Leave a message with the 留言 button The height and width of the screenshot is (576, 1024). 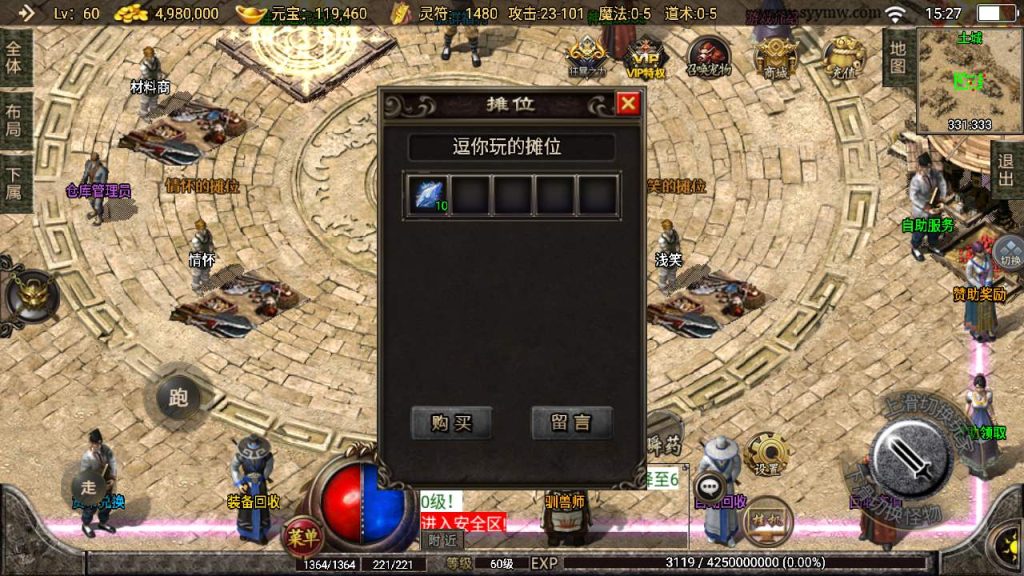[571, 423]
